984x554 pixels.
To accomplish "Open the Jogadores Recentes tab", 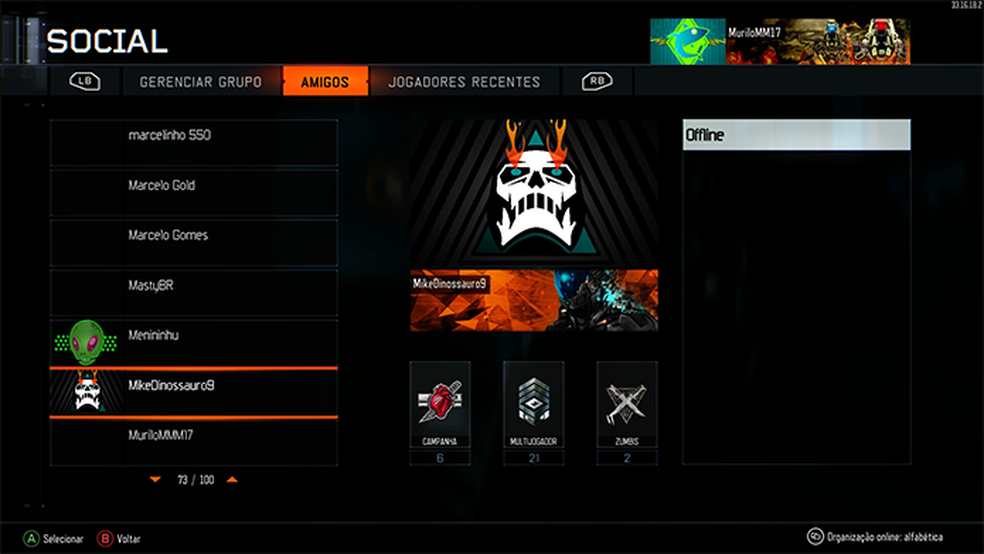I will (464, 82).
